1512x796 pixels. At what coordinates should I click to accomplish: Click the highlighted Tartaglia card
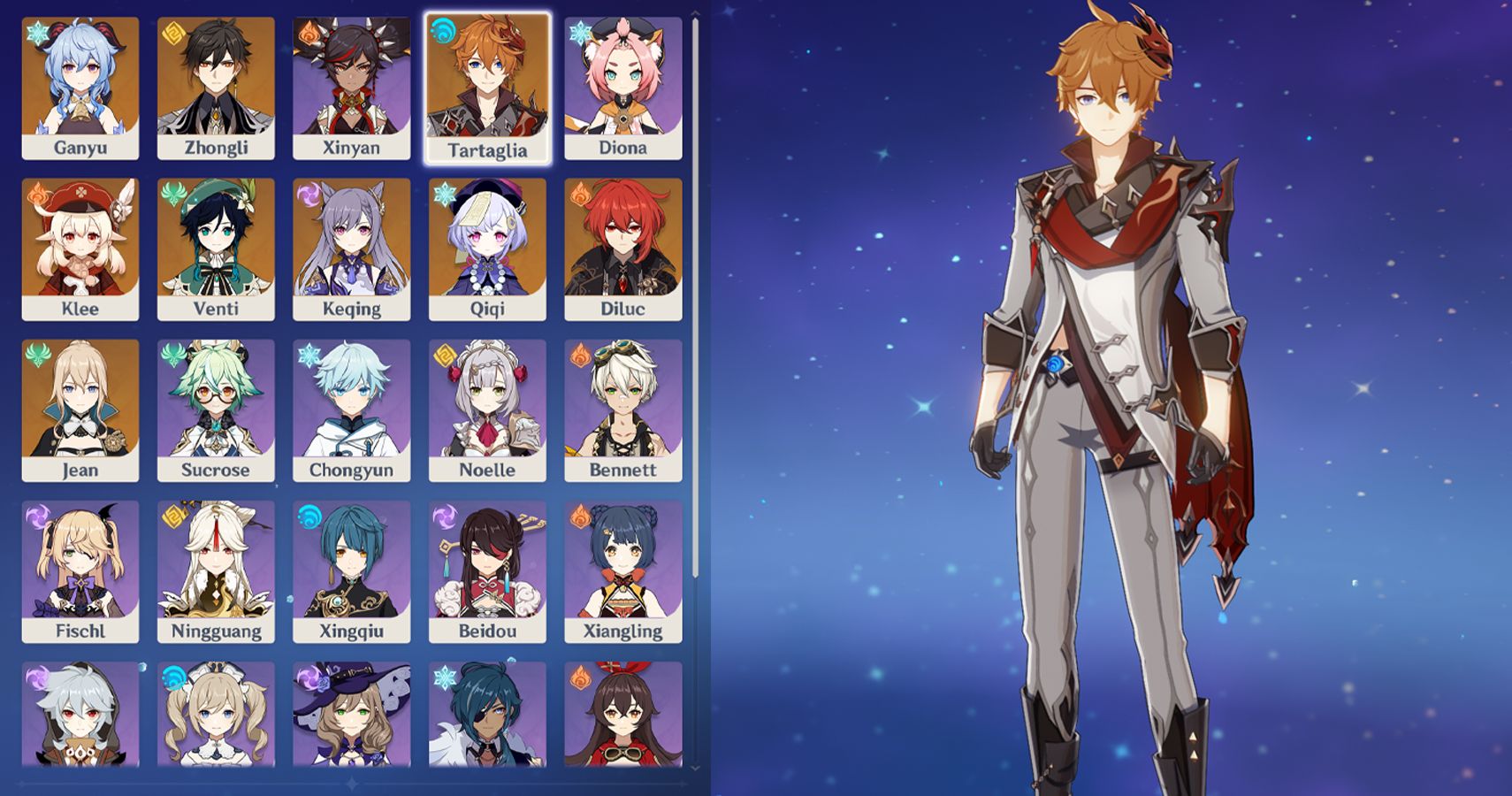[488, 80]
